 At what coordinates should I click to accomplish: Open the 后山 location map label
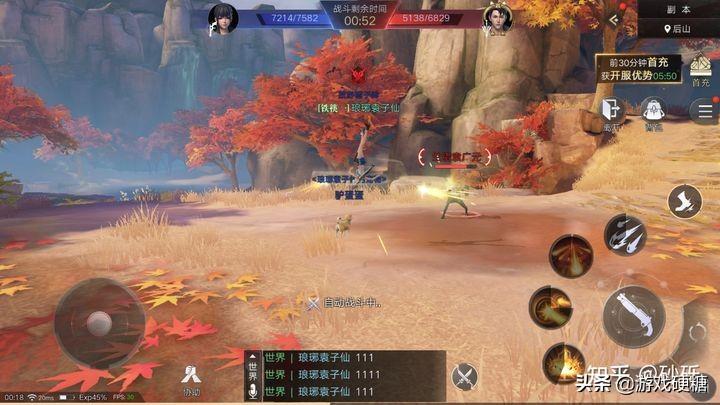point(678,30)
